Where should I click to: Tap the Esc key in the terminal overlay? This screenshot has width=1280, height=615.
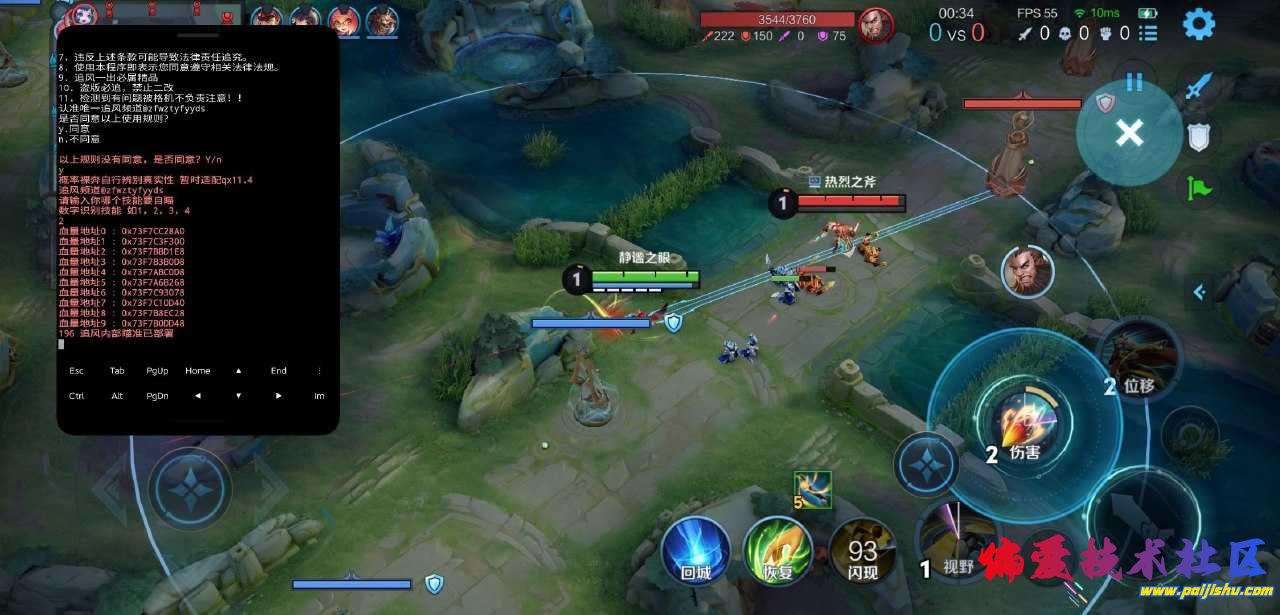(x=77, y=371)
